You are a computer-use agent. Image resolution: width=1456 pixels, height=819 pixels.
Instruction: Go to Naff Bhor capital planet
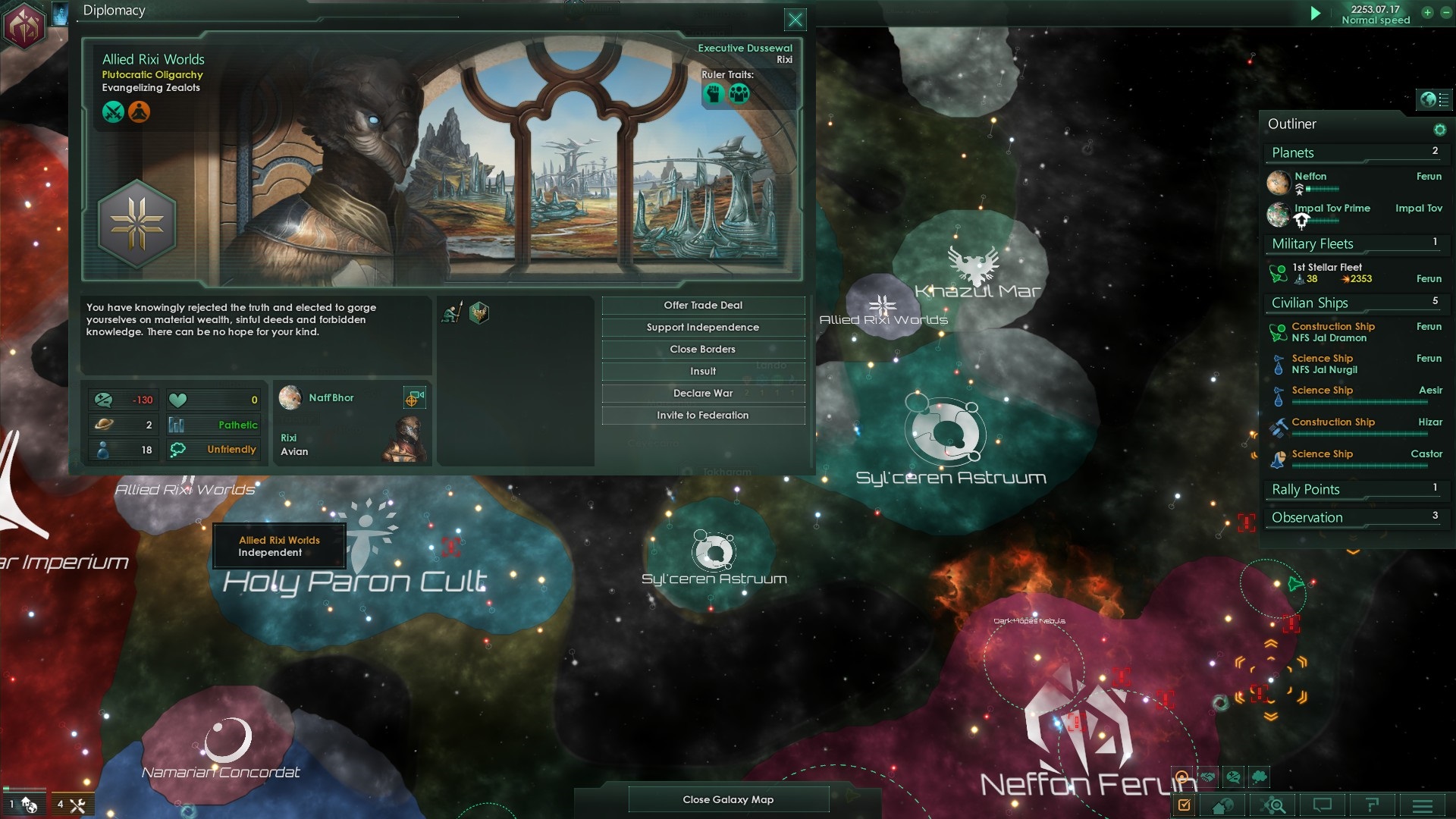click(x=413, y=398)
